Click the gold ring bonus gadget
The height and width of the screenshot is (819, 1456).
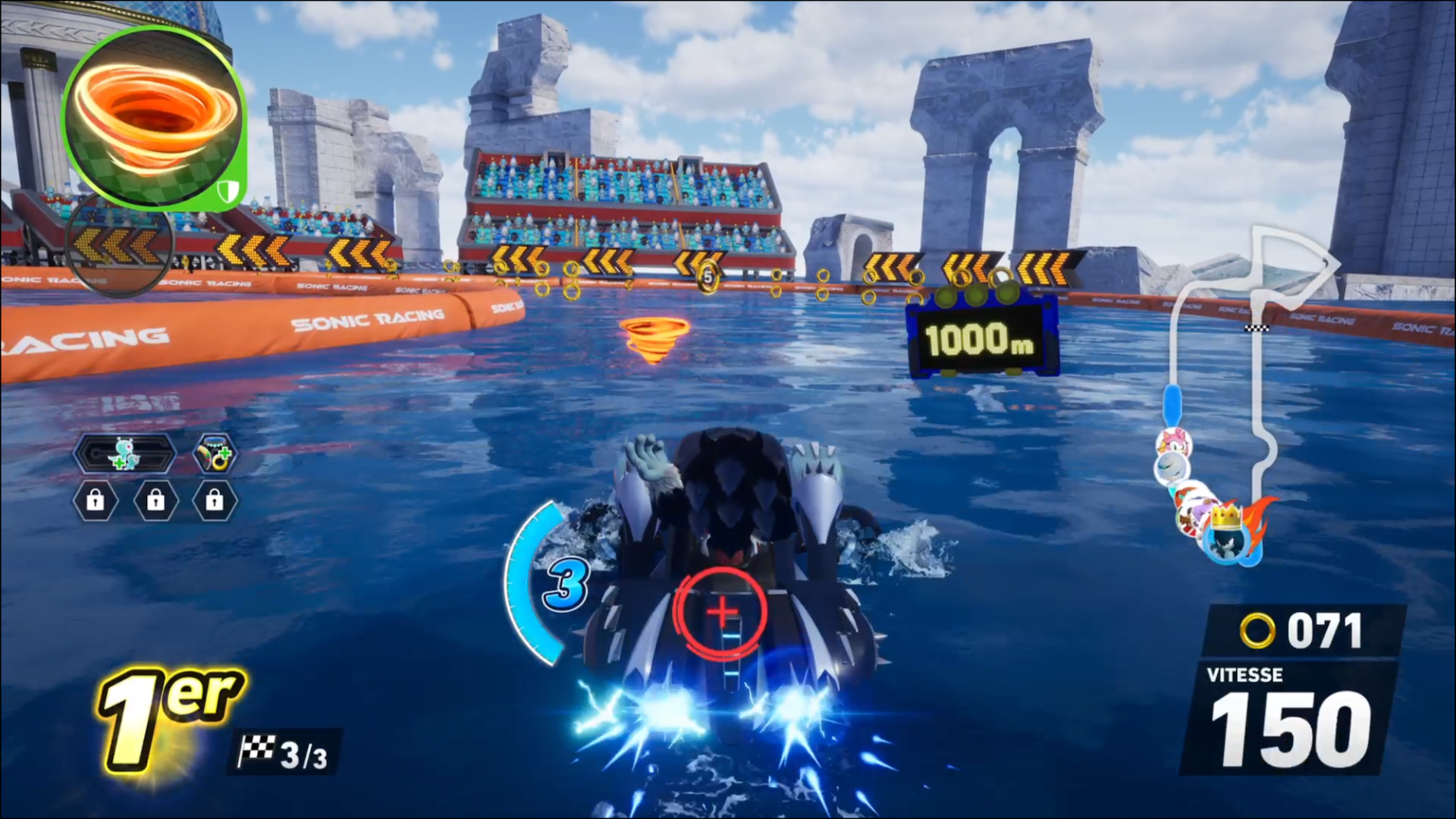(215, 454)
